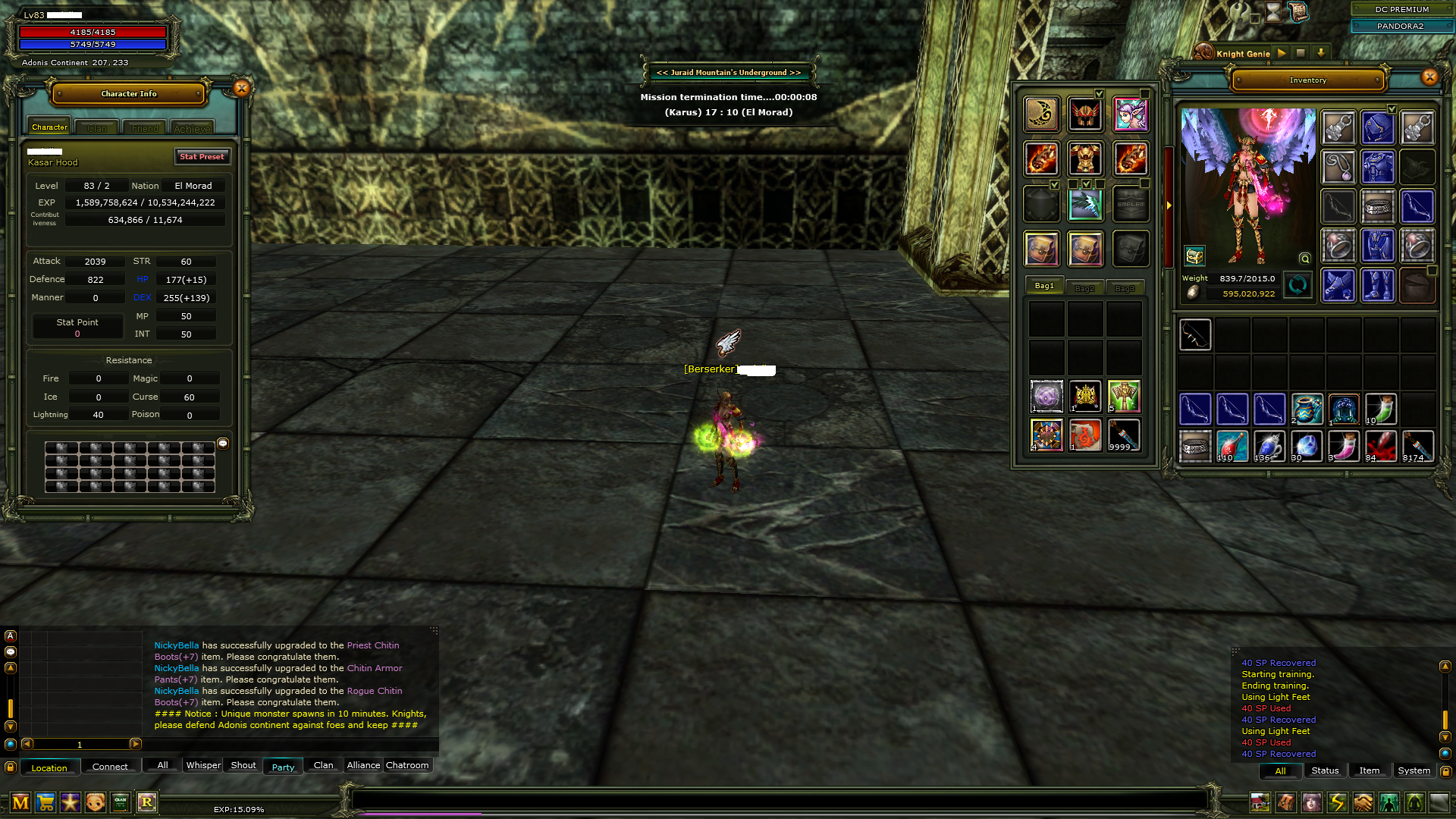Viewport: 1456px width, 819px height.
Task: Select the bow in the top inventory slot
Action: pos(1195,334)
